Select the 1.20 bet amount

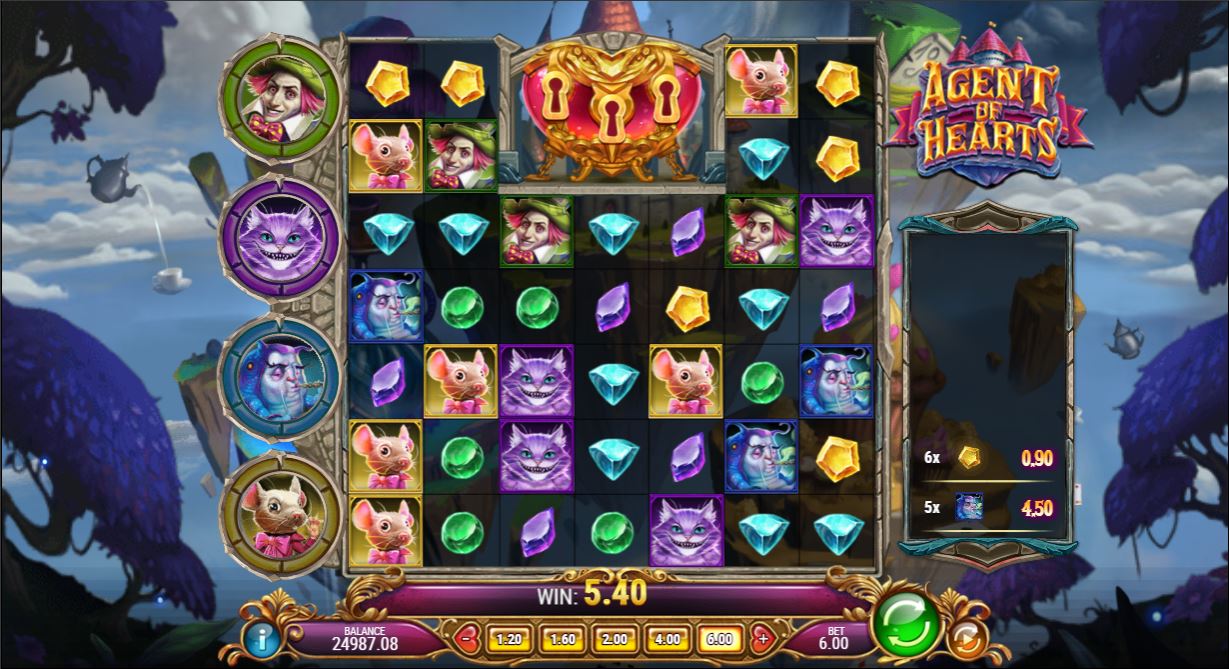(x=509, y=638)
